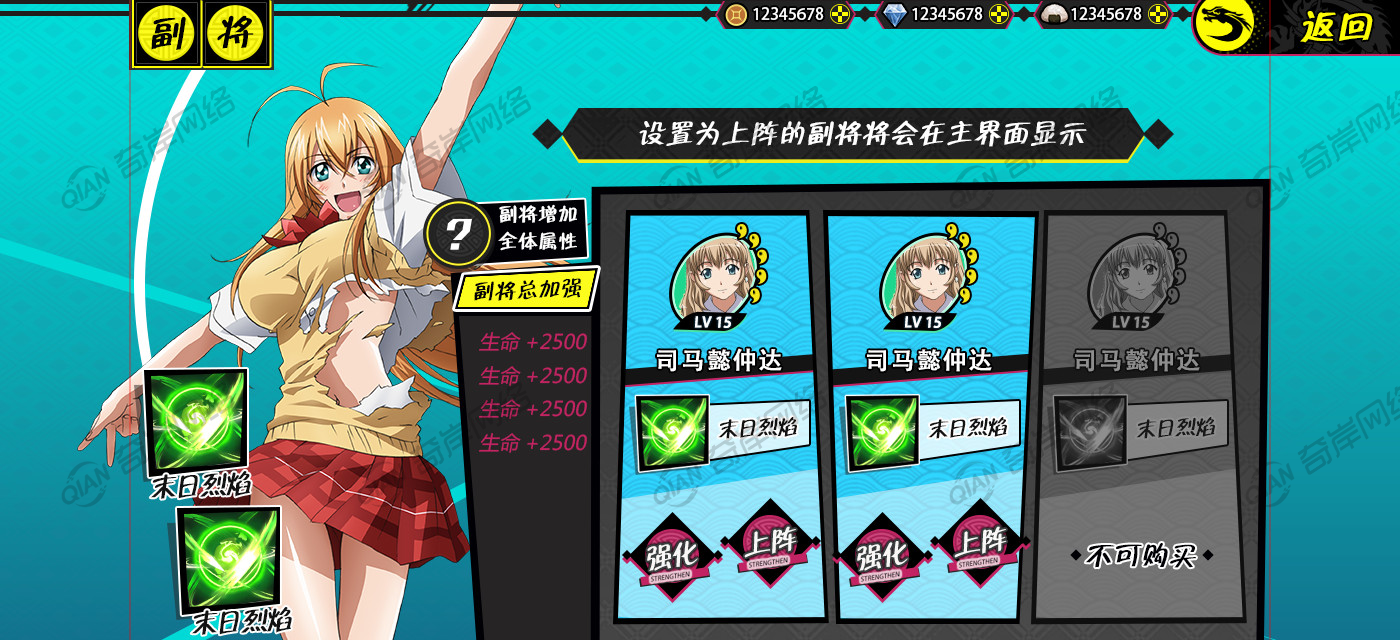Inspect the greyed-out 末日烈焰 skill icon

pyautogui.click(x=1090, y=432)
